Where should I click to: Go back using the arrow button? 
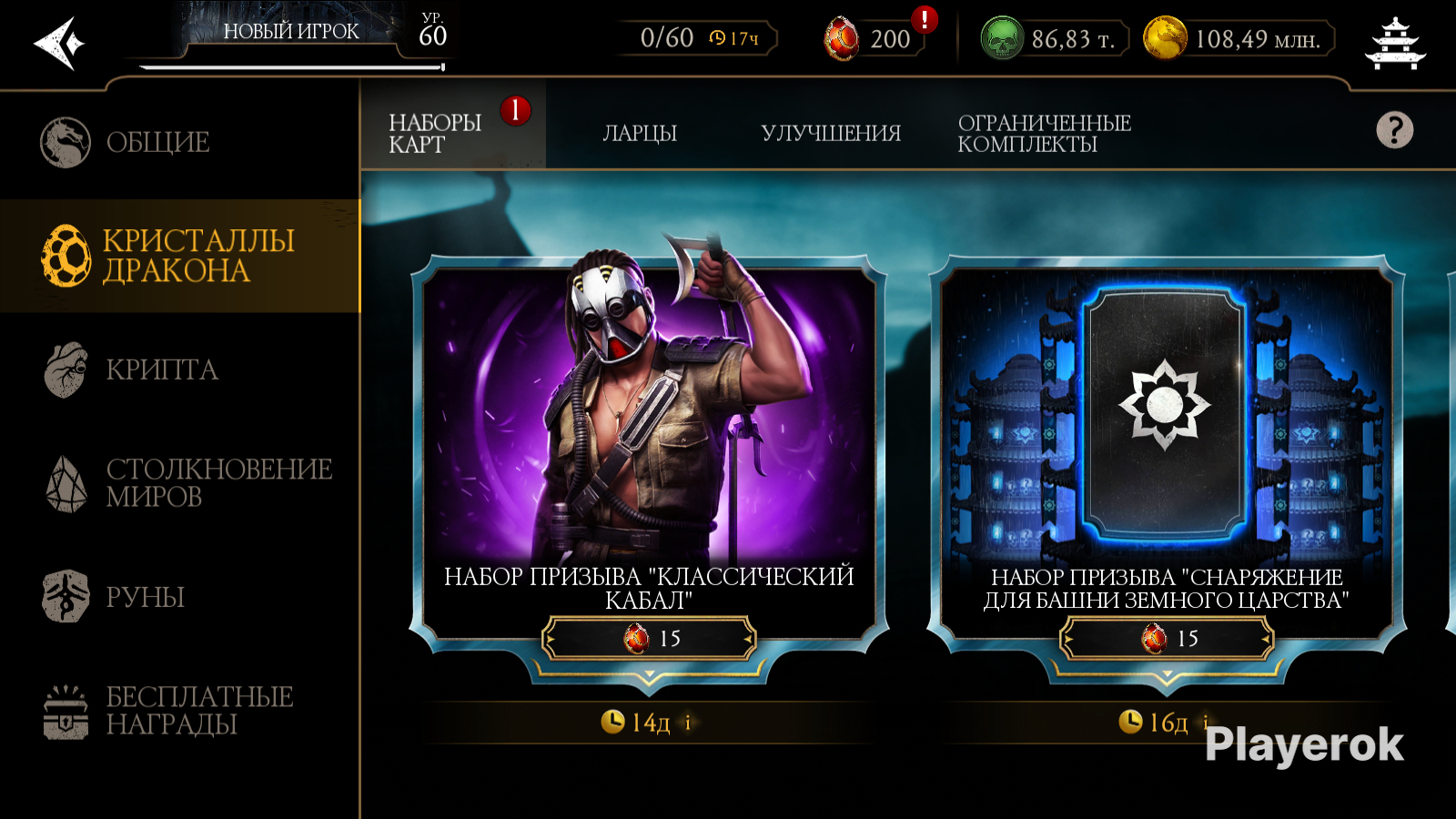[x=59, y=43]
